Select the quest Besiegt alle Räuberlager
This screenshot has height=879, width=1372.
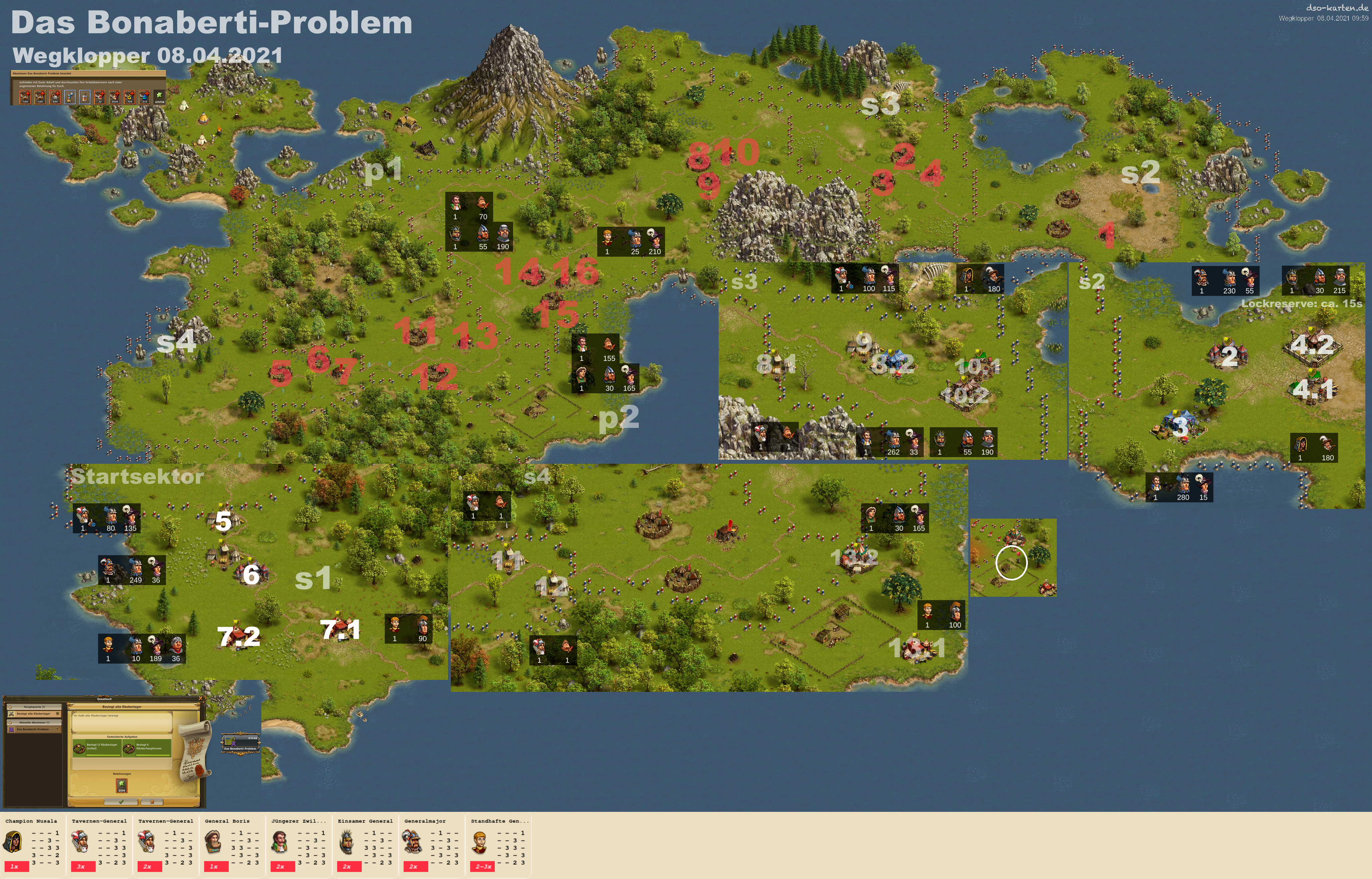coord(34,713)
